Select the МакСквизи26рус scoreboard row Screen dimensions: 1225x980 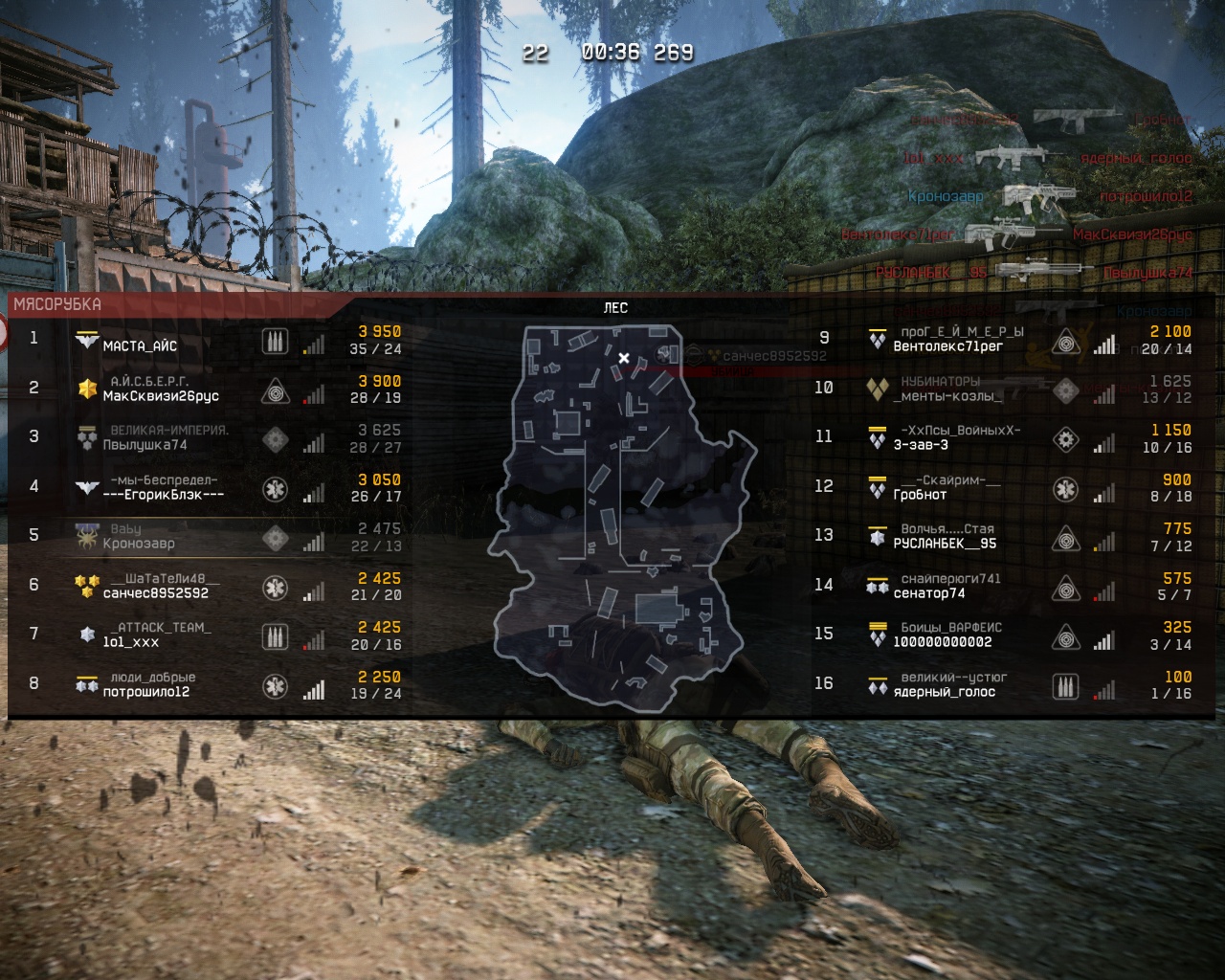[161, 396]
